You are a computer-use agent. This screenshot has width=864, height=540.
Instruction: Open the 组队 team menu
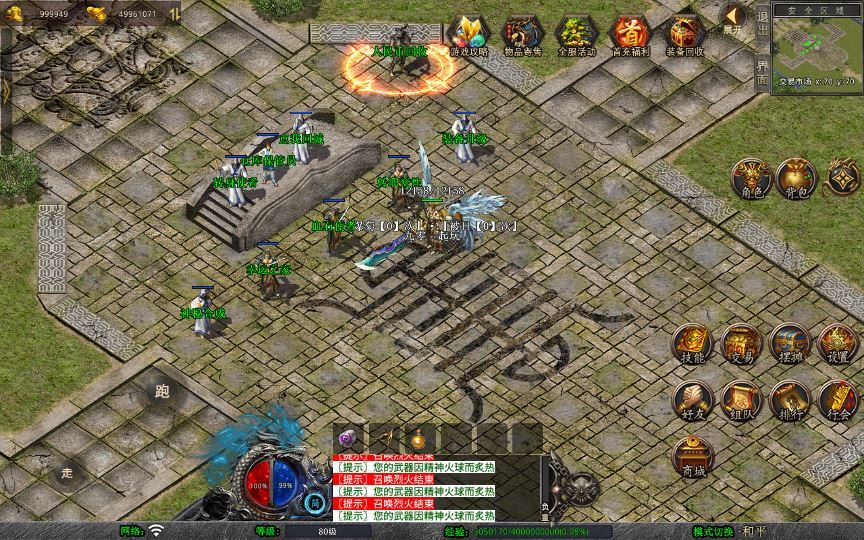point(741,401)
